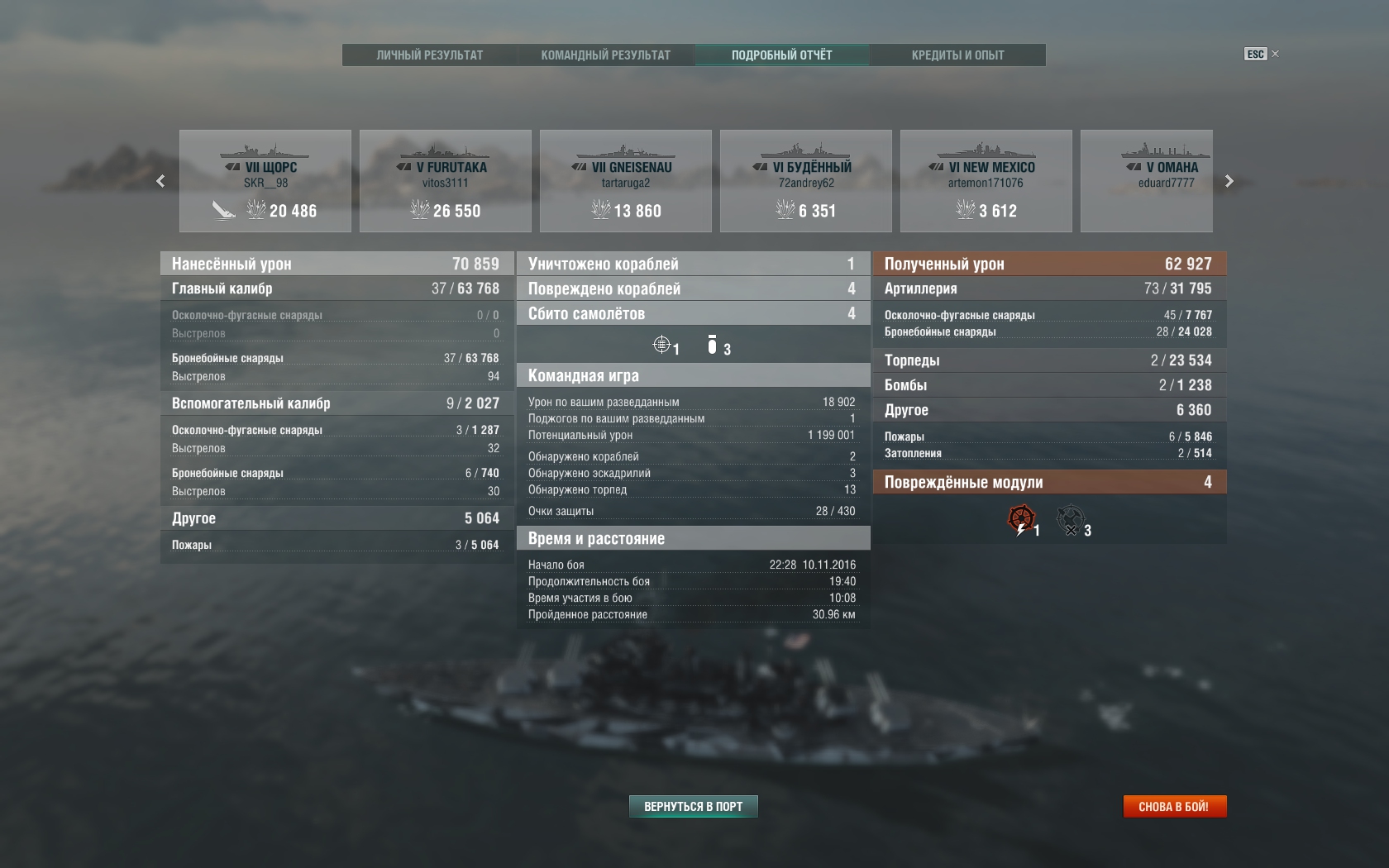Click ВЕРНУТЬСЯ В ПОРТ button
The height and width of the screenshot is (868, 1389).
pyautogui.click(x=694, y=806)
